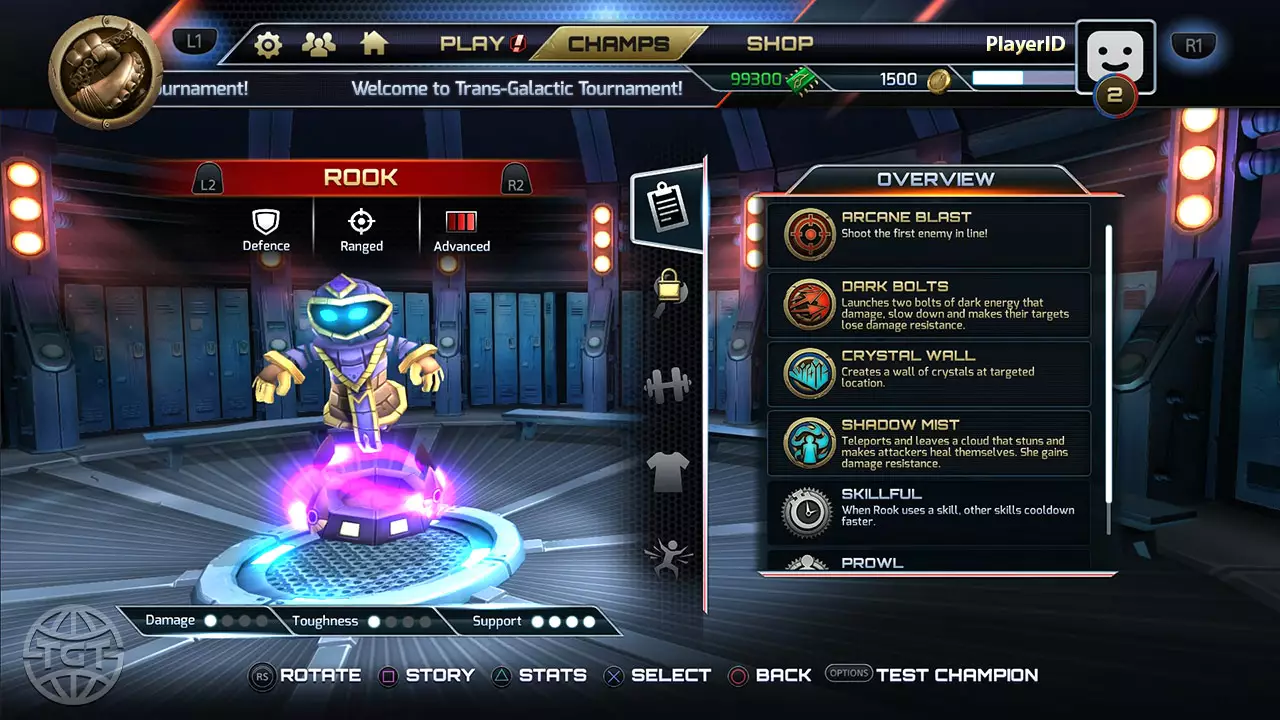Image resolution: width=1280 pixels, height=720 pixels.
Task: Select the CHAMPS tab
Action: tap(618, 43)
